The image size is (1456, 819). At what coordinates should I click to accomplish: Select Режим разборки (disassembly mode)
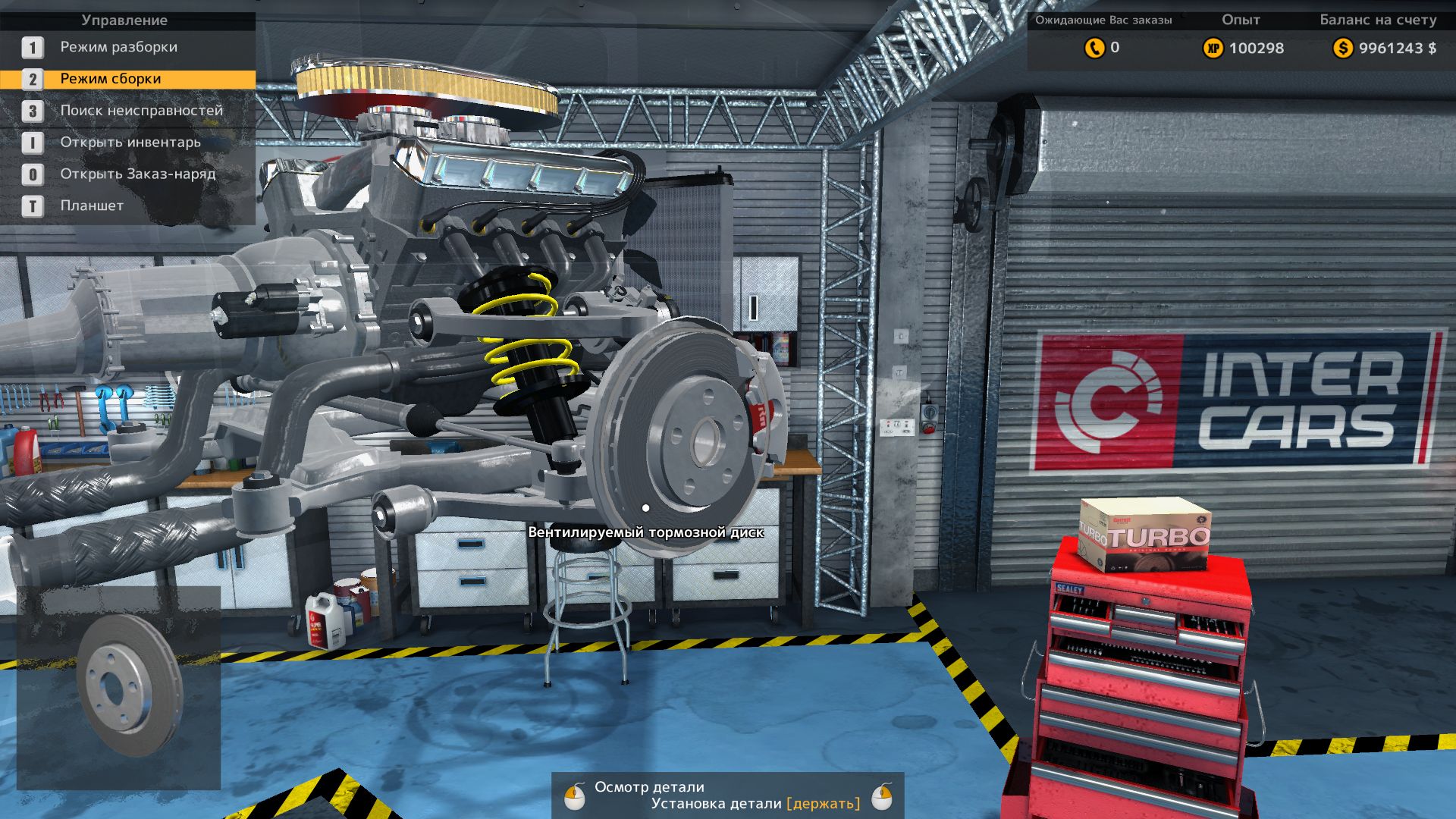point(118,47)
